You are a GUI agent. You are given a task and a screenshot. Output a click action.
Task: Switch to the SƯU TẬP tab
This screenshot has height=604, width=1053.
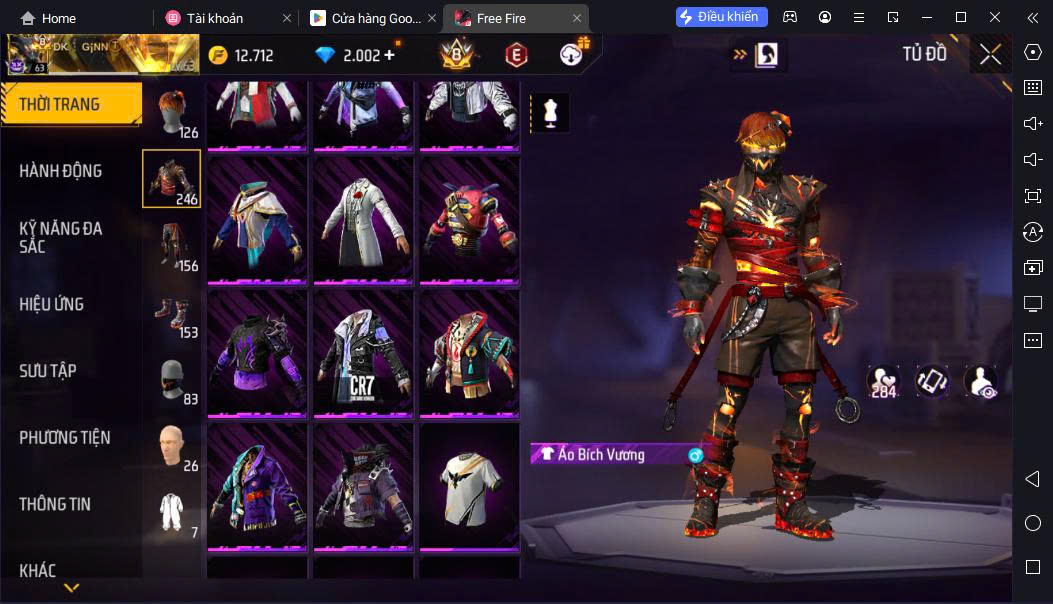click(x=48, y=371)
